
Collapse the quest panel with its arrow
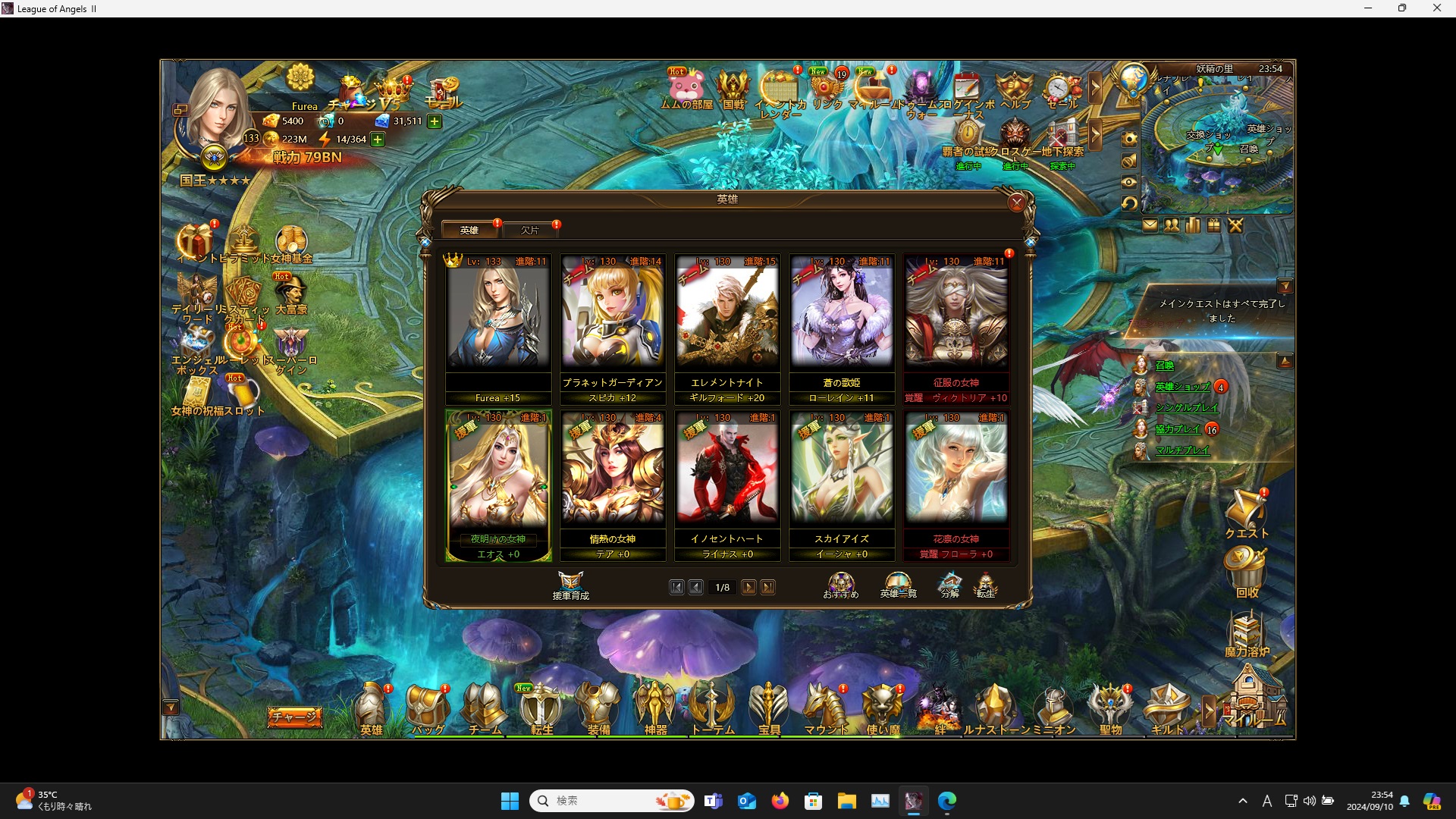pos(1287,286)
